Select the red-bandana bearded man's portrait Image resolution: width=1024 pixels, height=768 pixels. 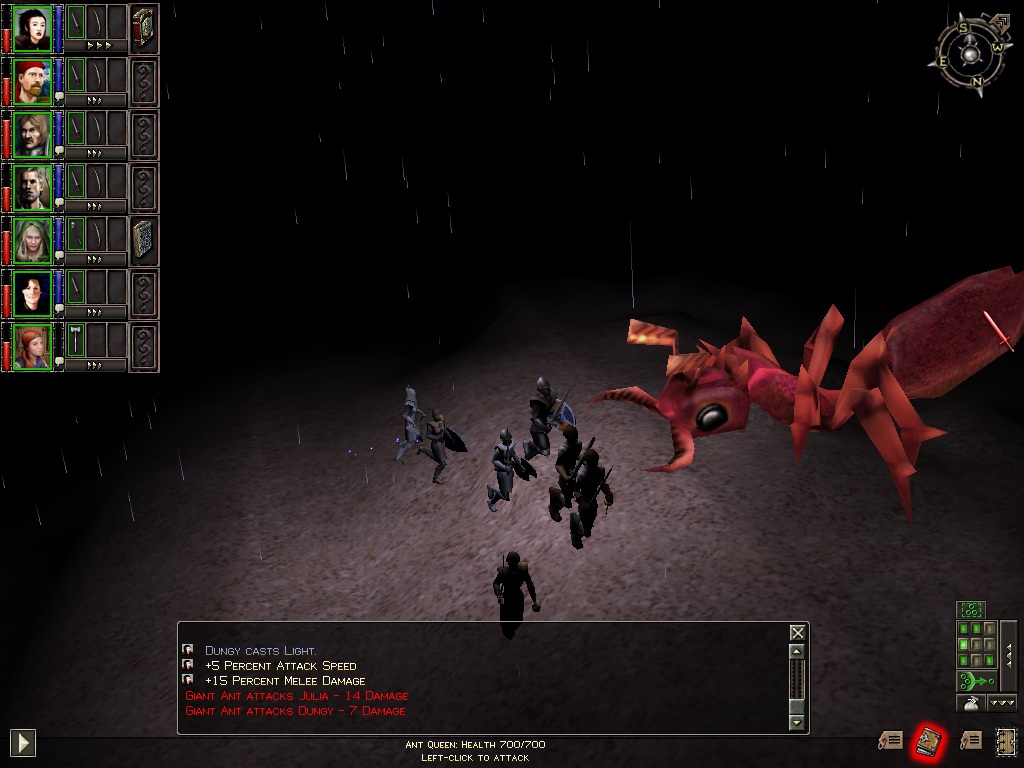point(33,82)
